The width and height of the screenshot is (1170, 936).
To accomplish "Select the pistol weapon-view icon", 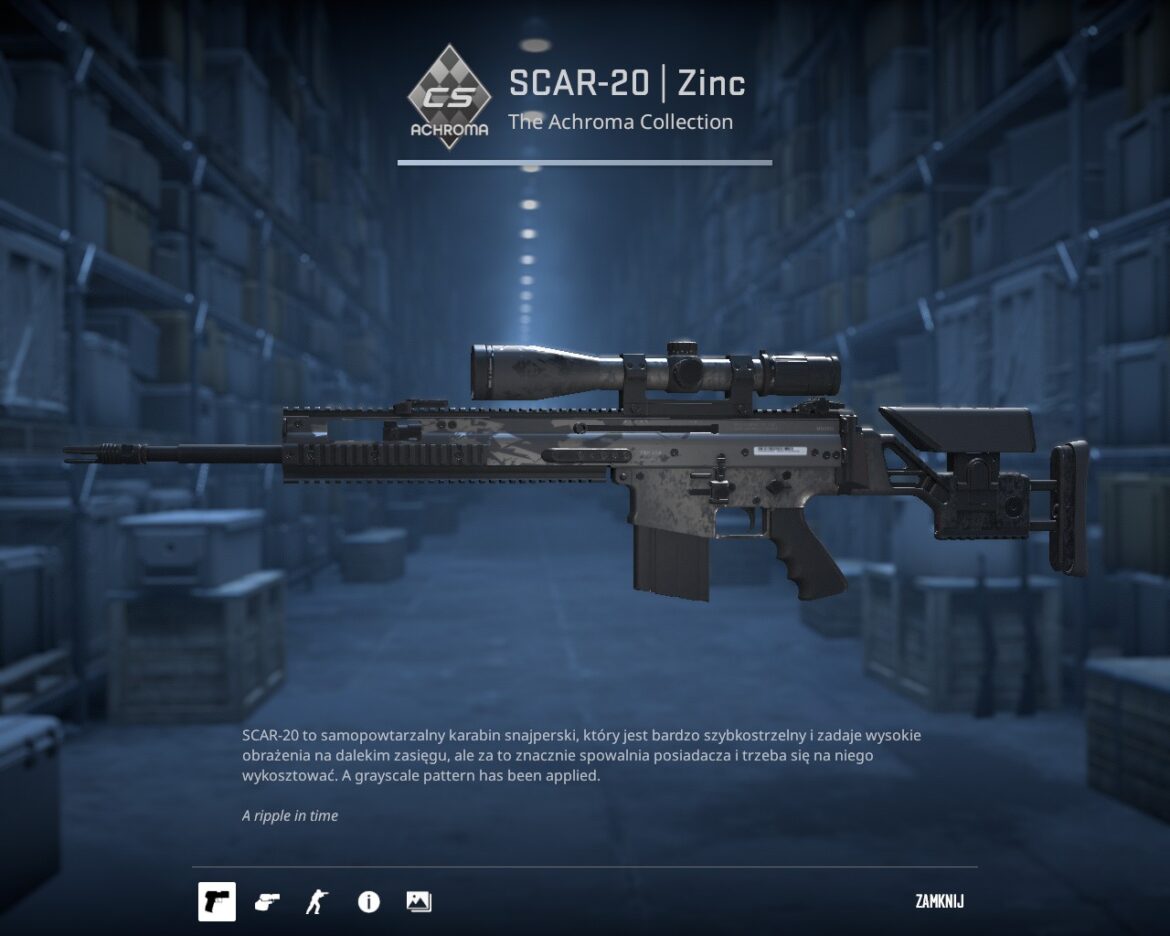I will point(217,902).
